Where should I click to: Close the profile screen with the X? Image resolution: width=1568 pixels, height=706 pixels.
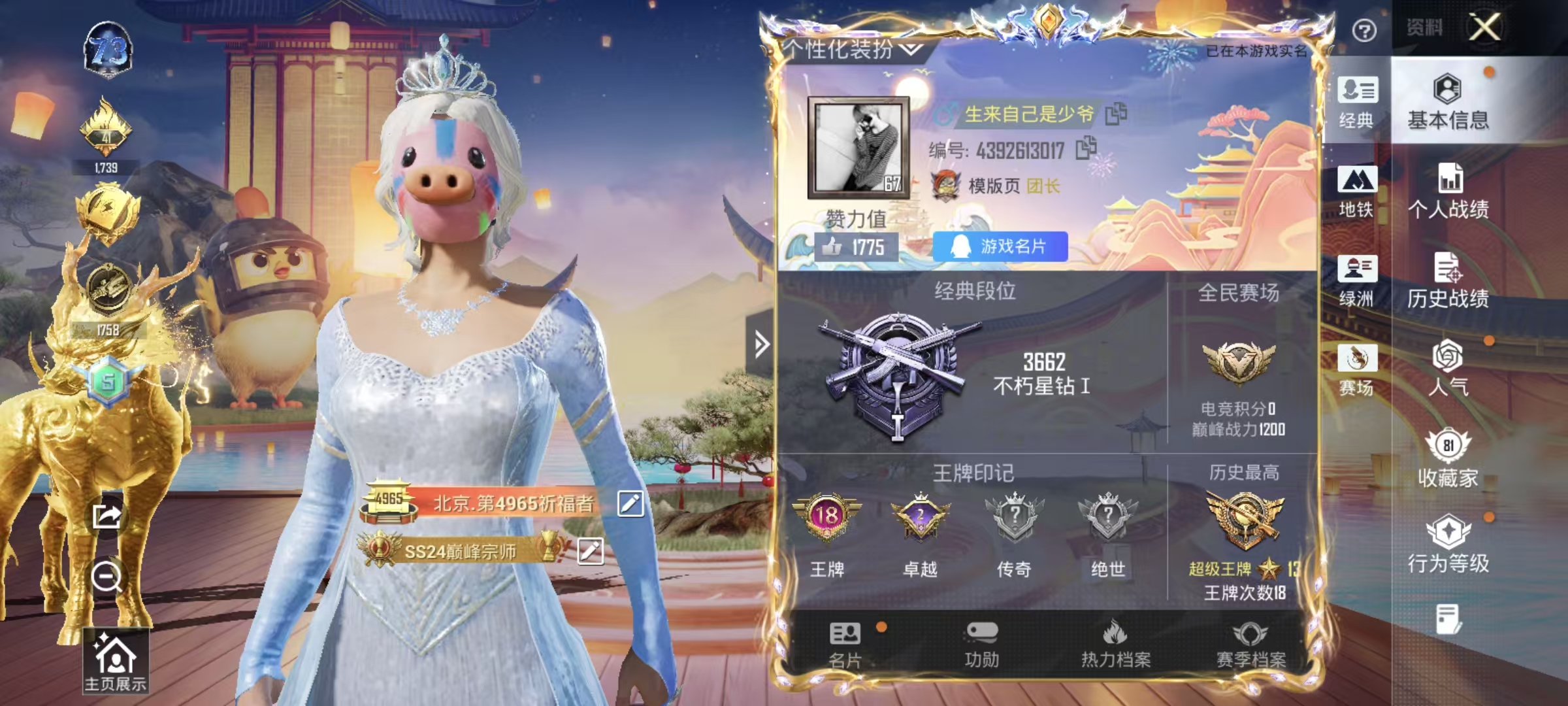1484,27
